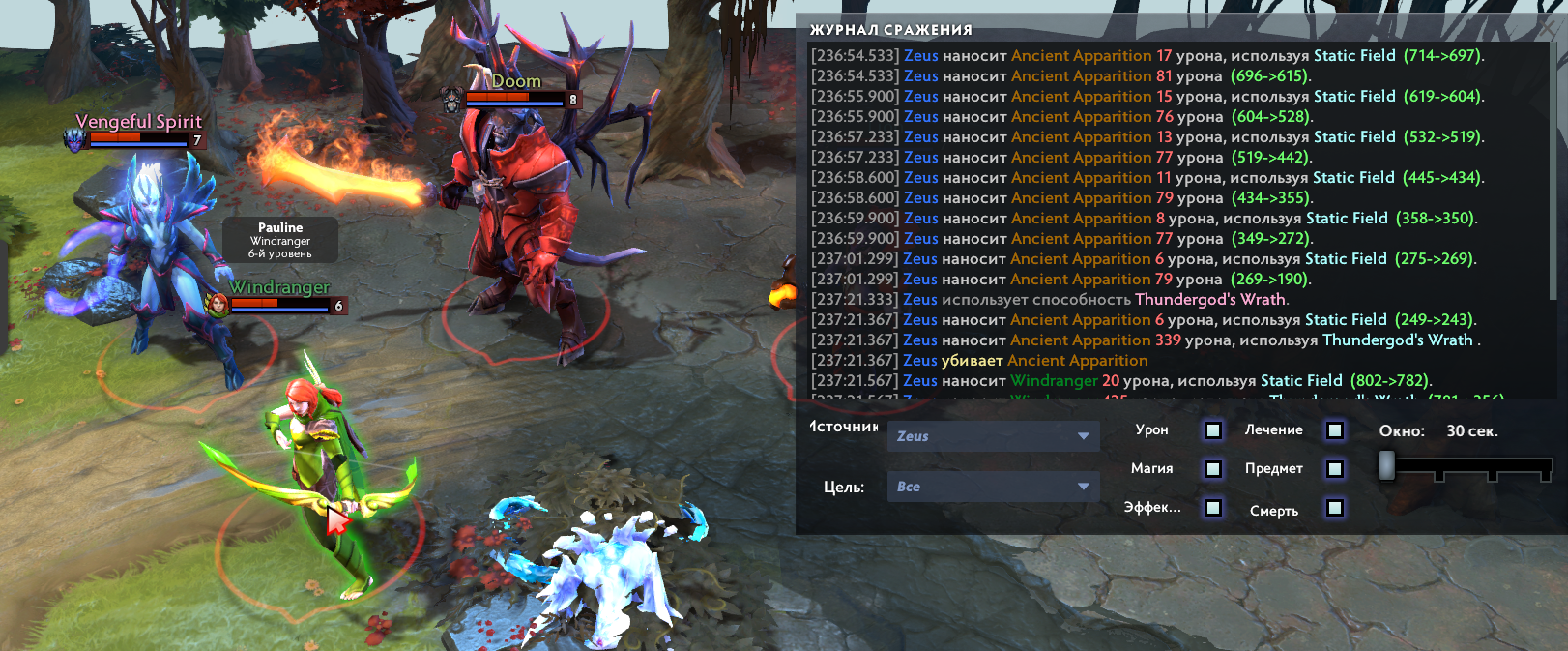
Task: Toggle the Эффек... effects checkbox
Action: (1213, 508)
